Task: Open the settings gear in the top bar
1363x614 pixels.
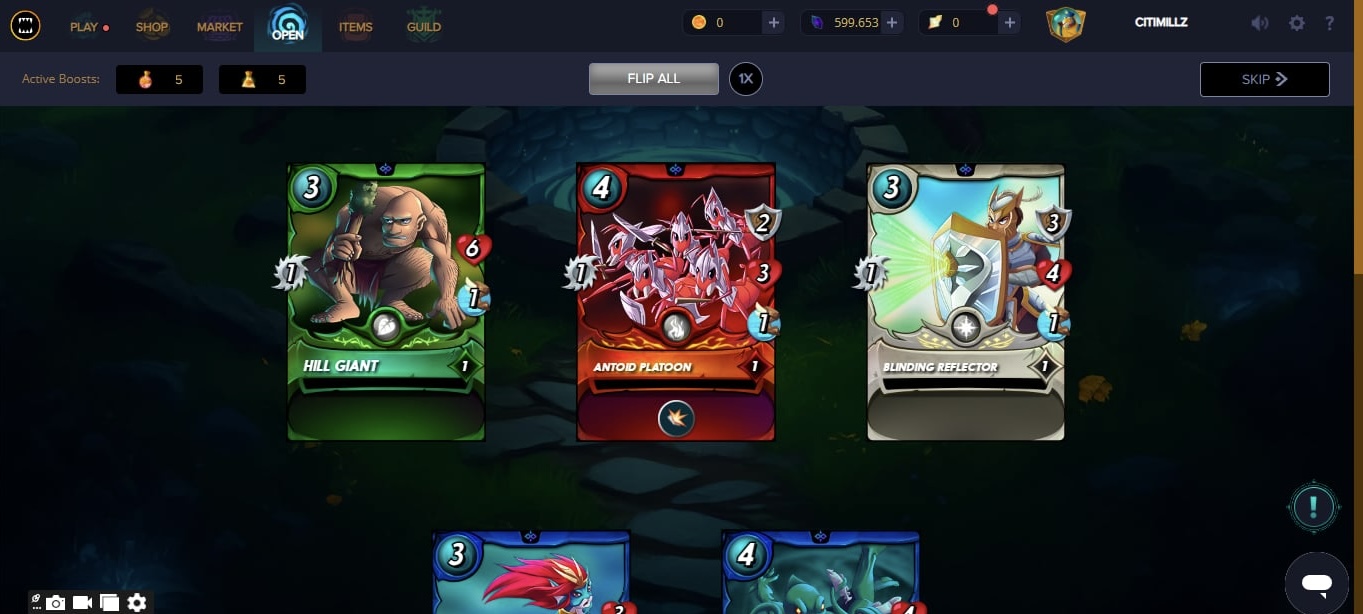Action: point(1297,23)
